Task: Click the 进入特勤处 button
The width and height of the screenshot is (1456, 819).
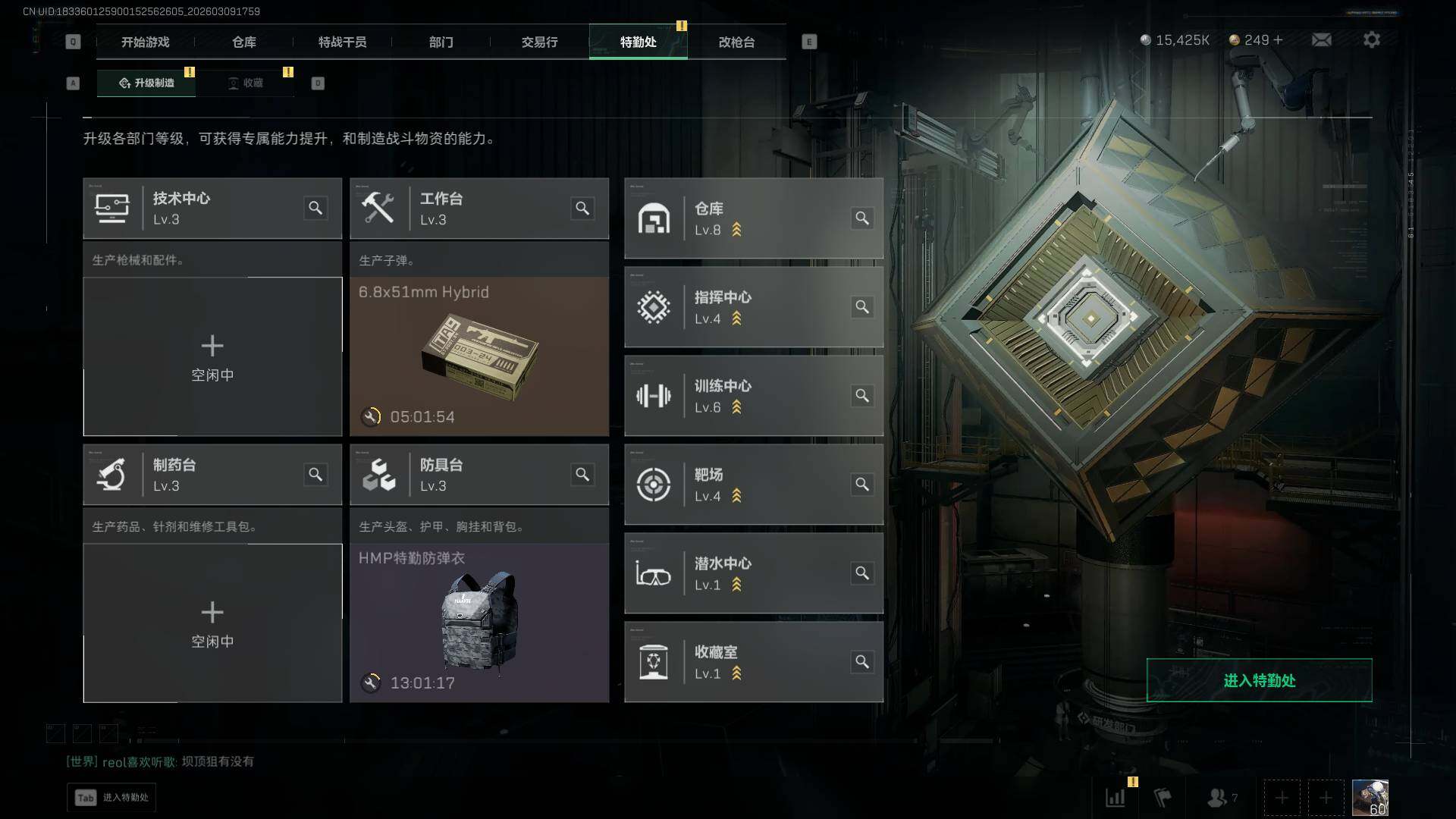Action: [1259, 680]
